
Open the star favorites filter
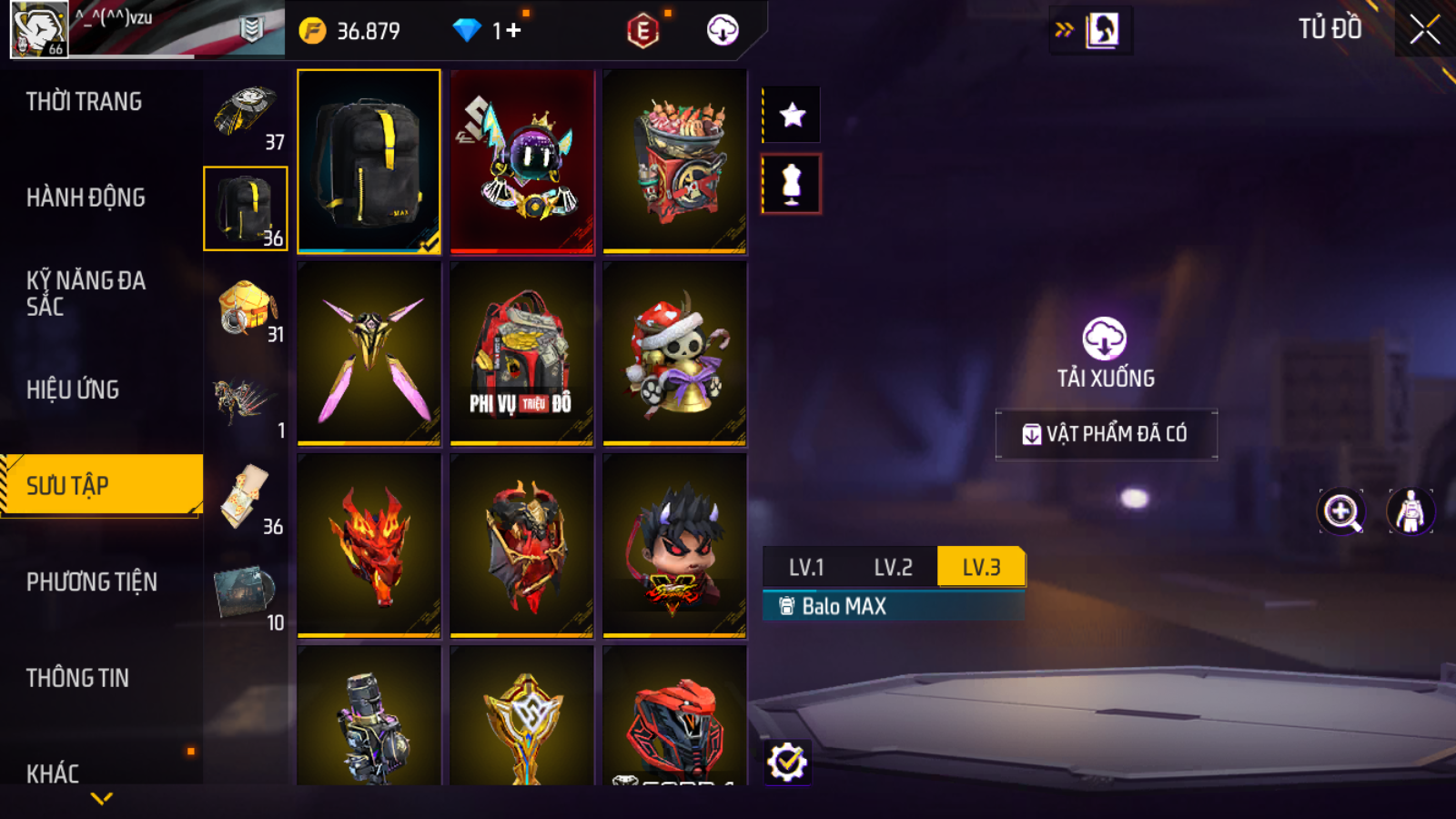[x=792, y=115]
